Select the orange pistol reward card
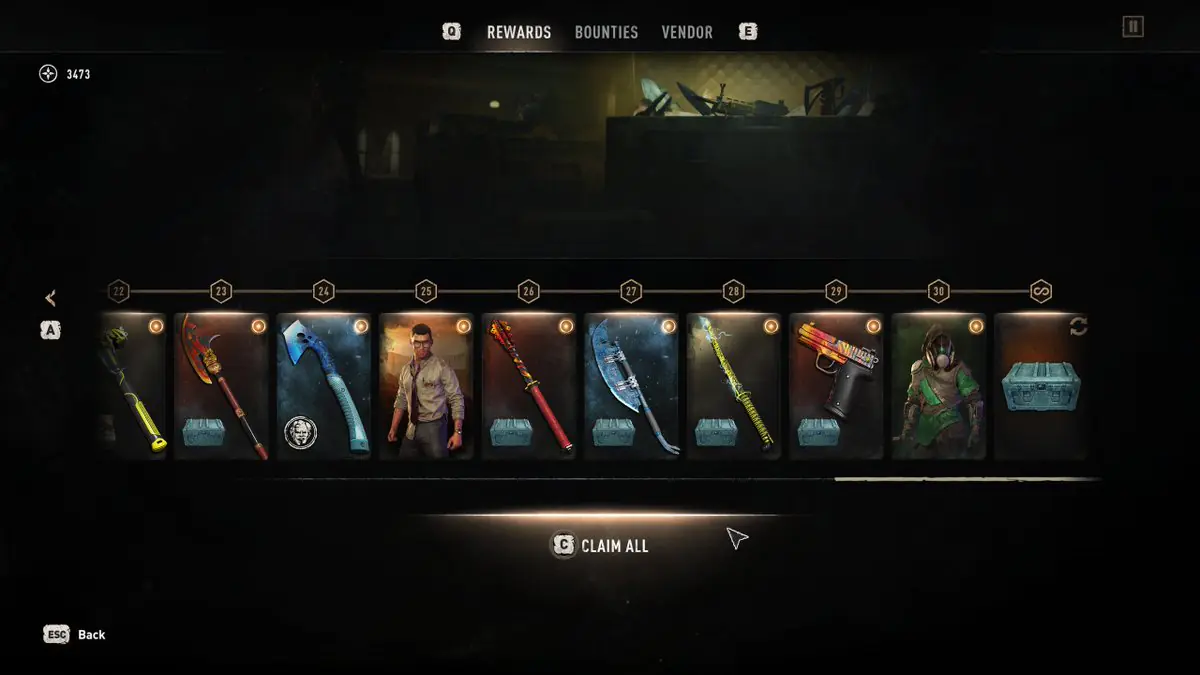 point(836,386)
